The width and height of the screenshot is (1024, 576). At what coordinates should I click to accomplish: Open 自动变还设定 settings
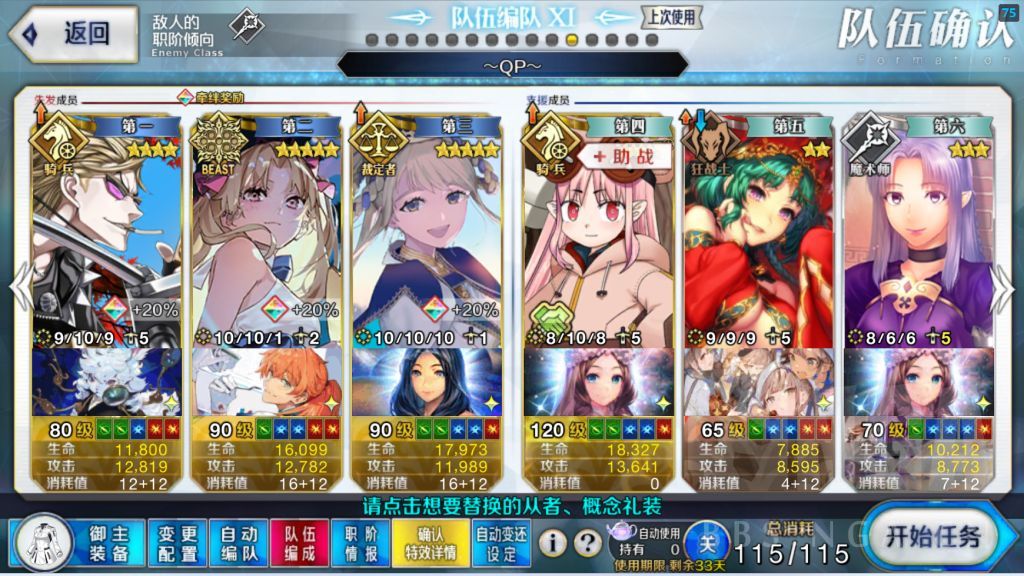click(x=502, y=543)
